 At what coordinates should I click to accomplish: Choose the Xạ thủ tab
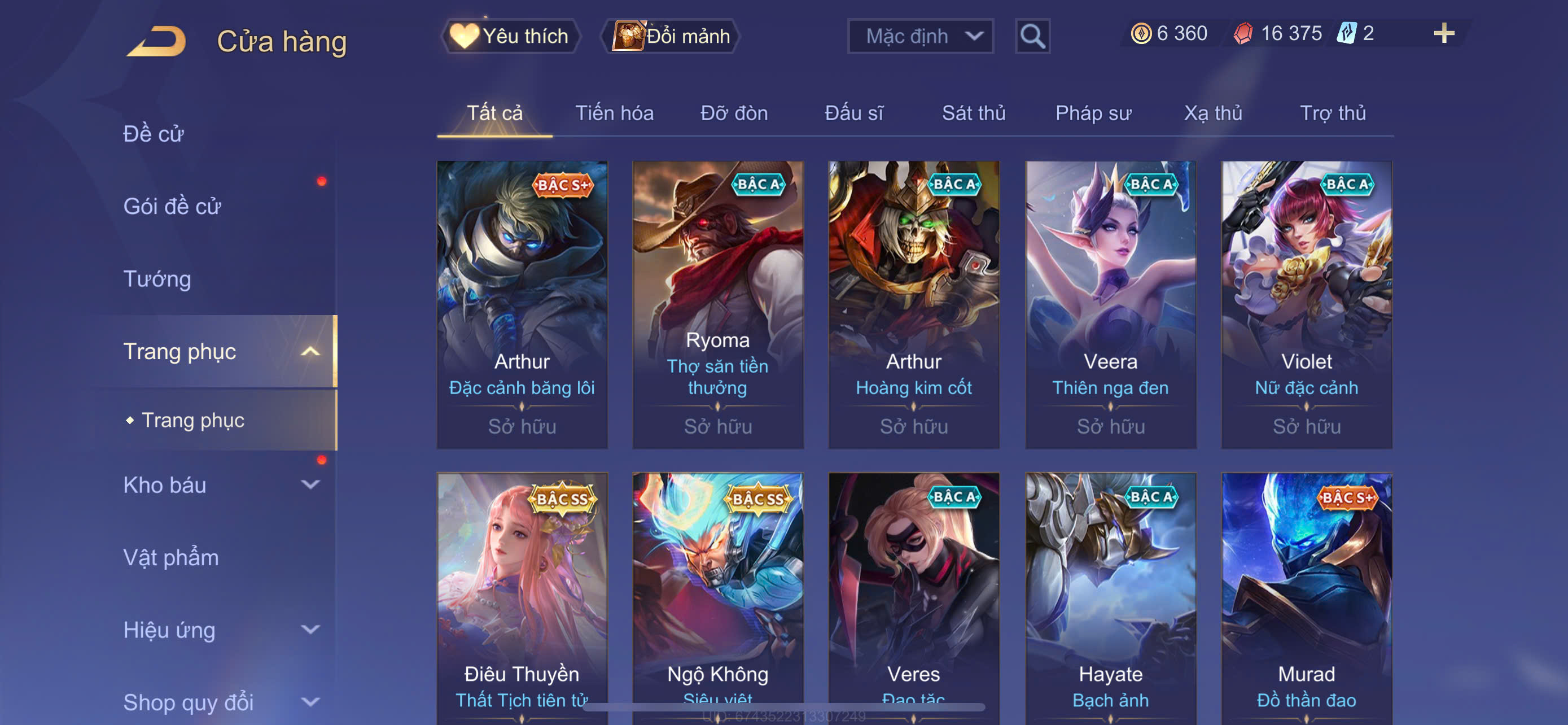tap(1212, 113)
